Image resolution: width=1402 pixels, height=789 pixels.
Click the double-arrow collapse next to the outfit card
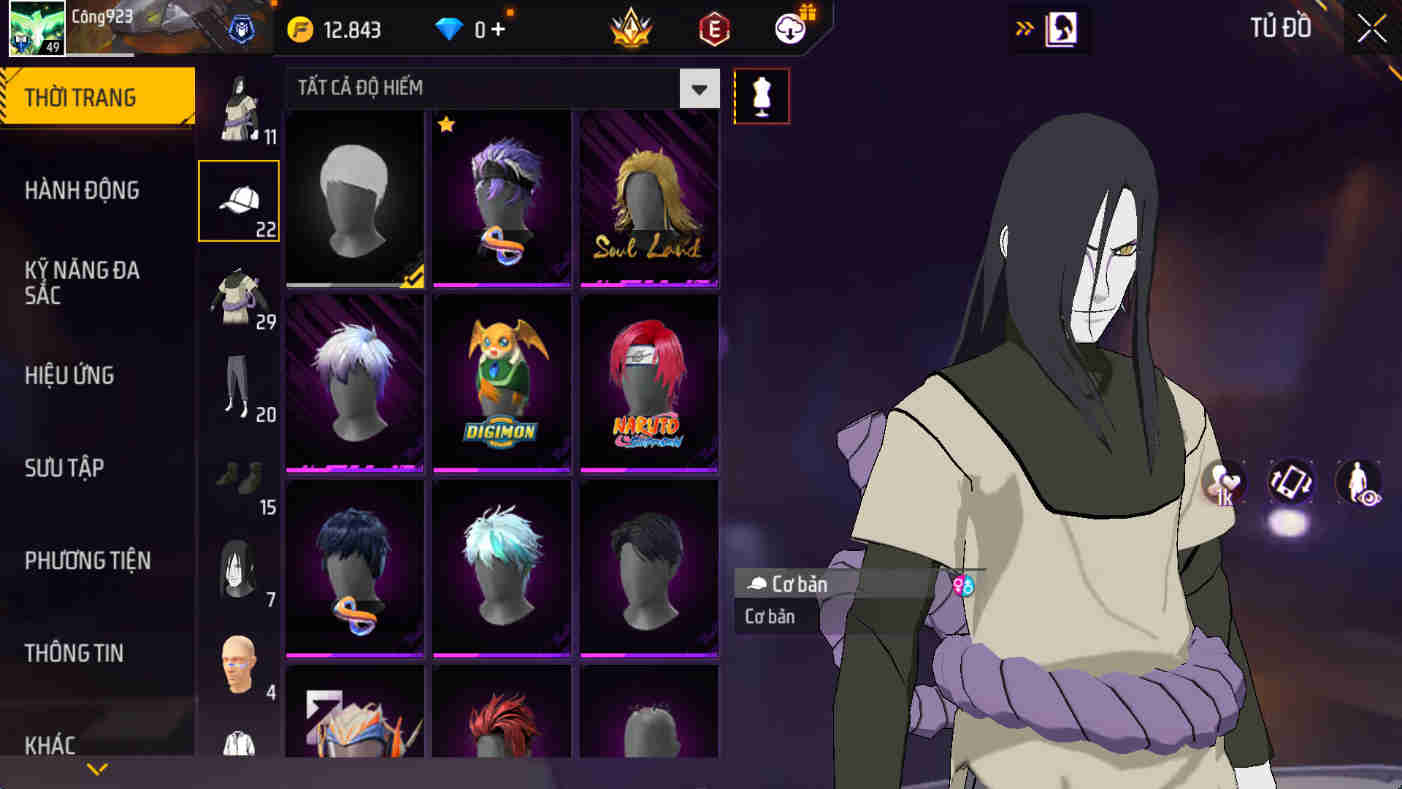[1022, 29]
